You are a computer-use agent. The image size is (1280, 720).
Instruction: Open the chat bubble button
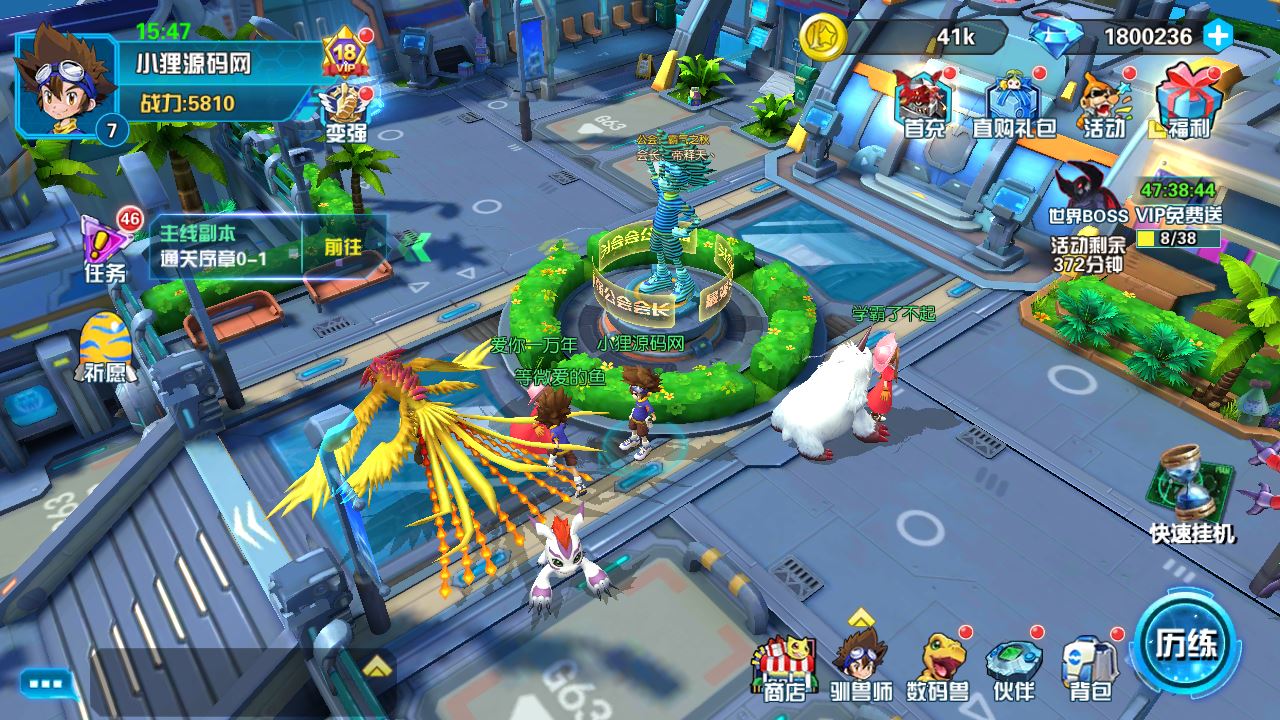click(46, 685)
